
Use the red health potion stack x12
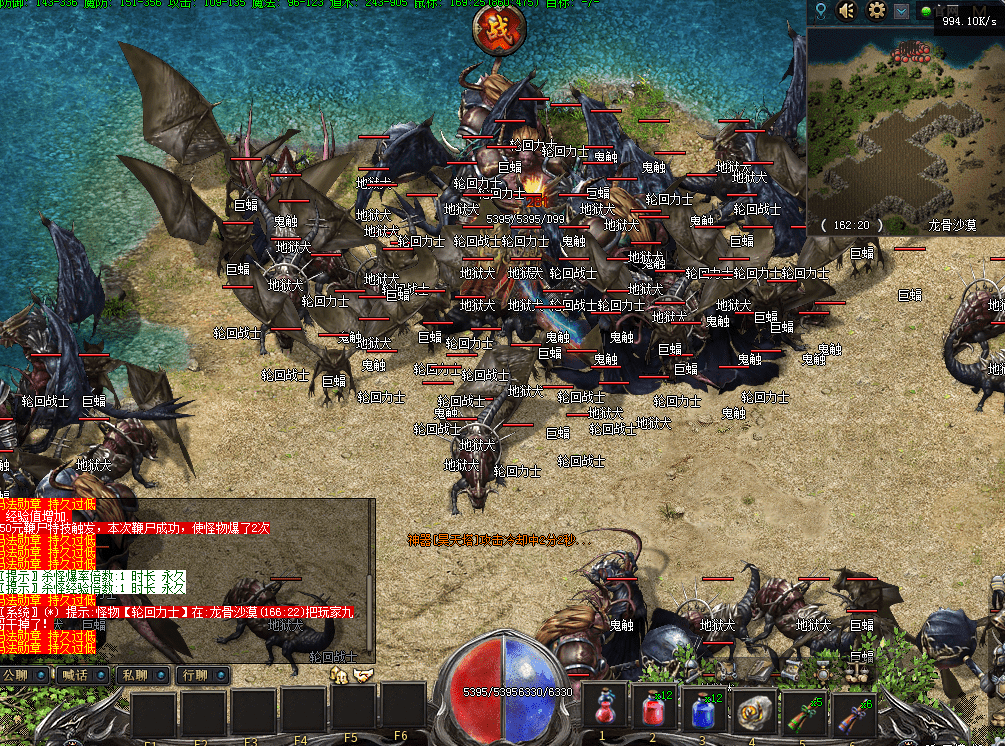655,711
